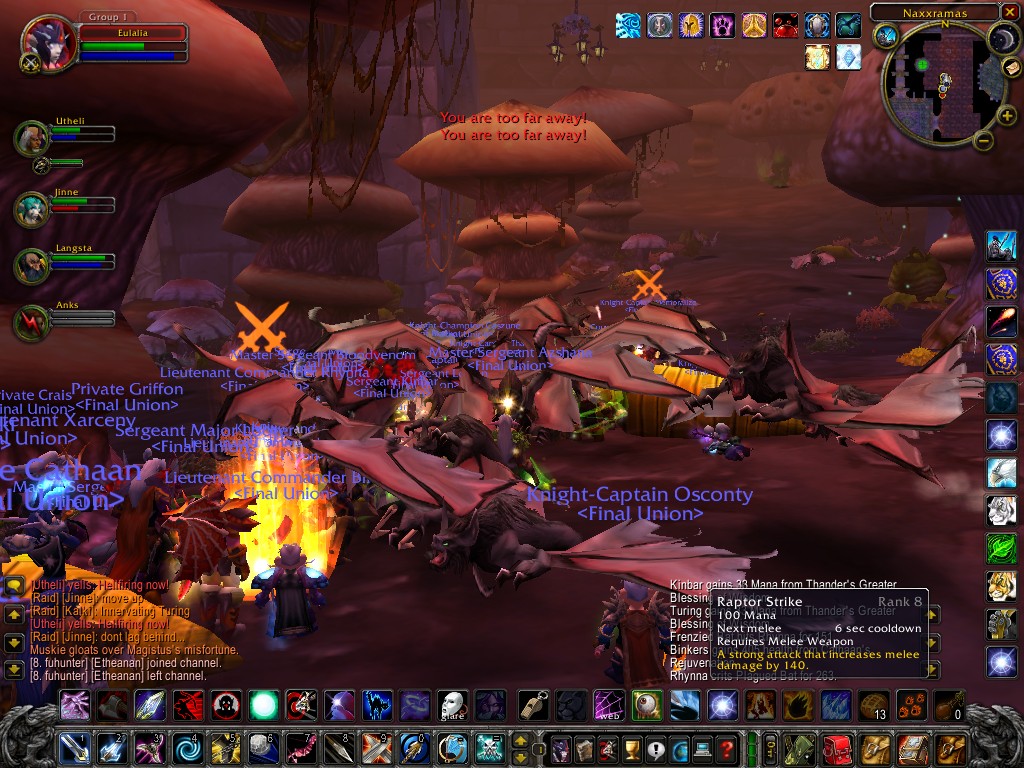
Task: Use the bread food stack of 13
Action: [x=874, y=705]
